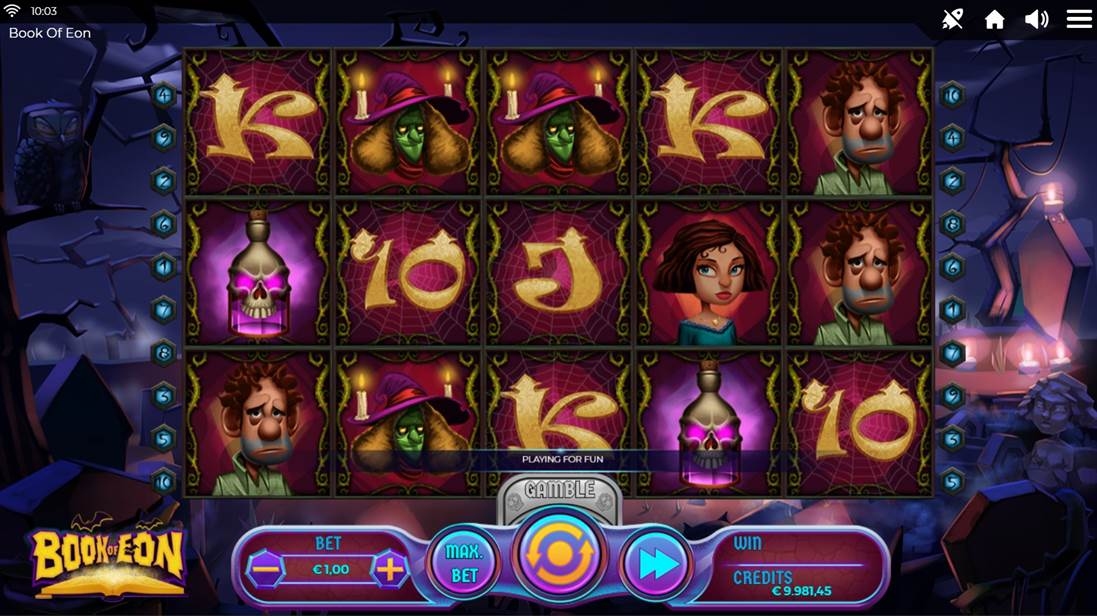Increase the bet with the plus button
The image size is (1097, 616).
pos(389,569)
